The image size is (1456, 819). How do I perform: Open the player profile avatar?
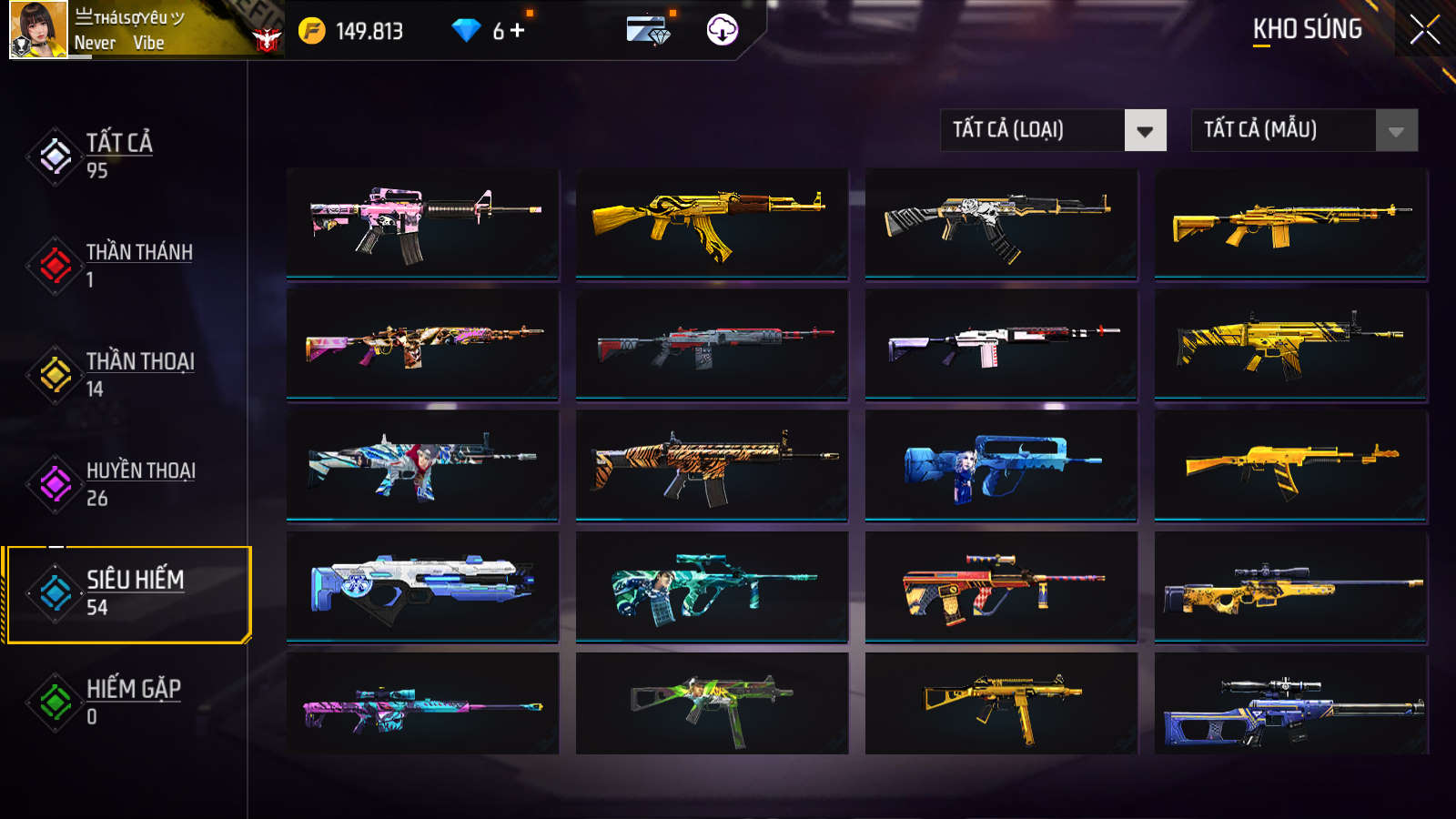click(38, 30)
